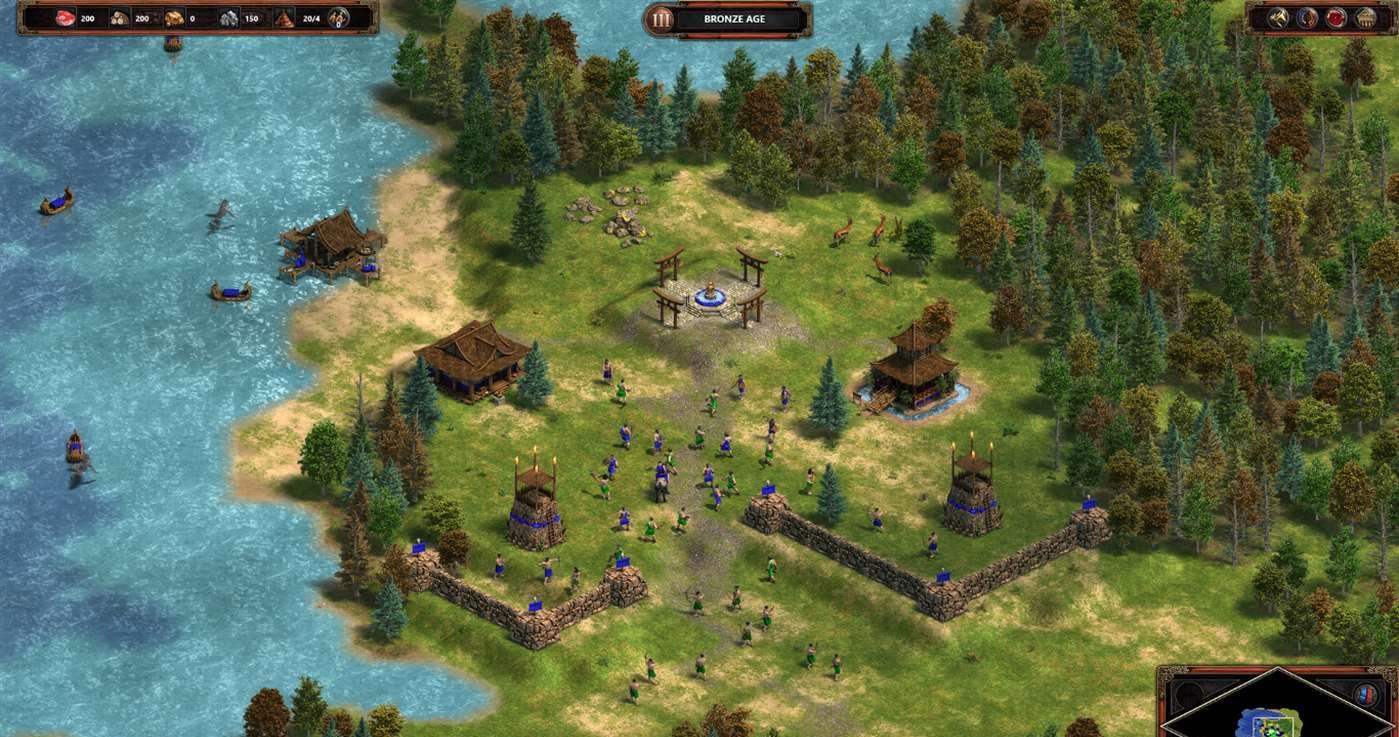Select the red round icon
The height and width of the screenshot is (737, 1399).
(1336, 17)
